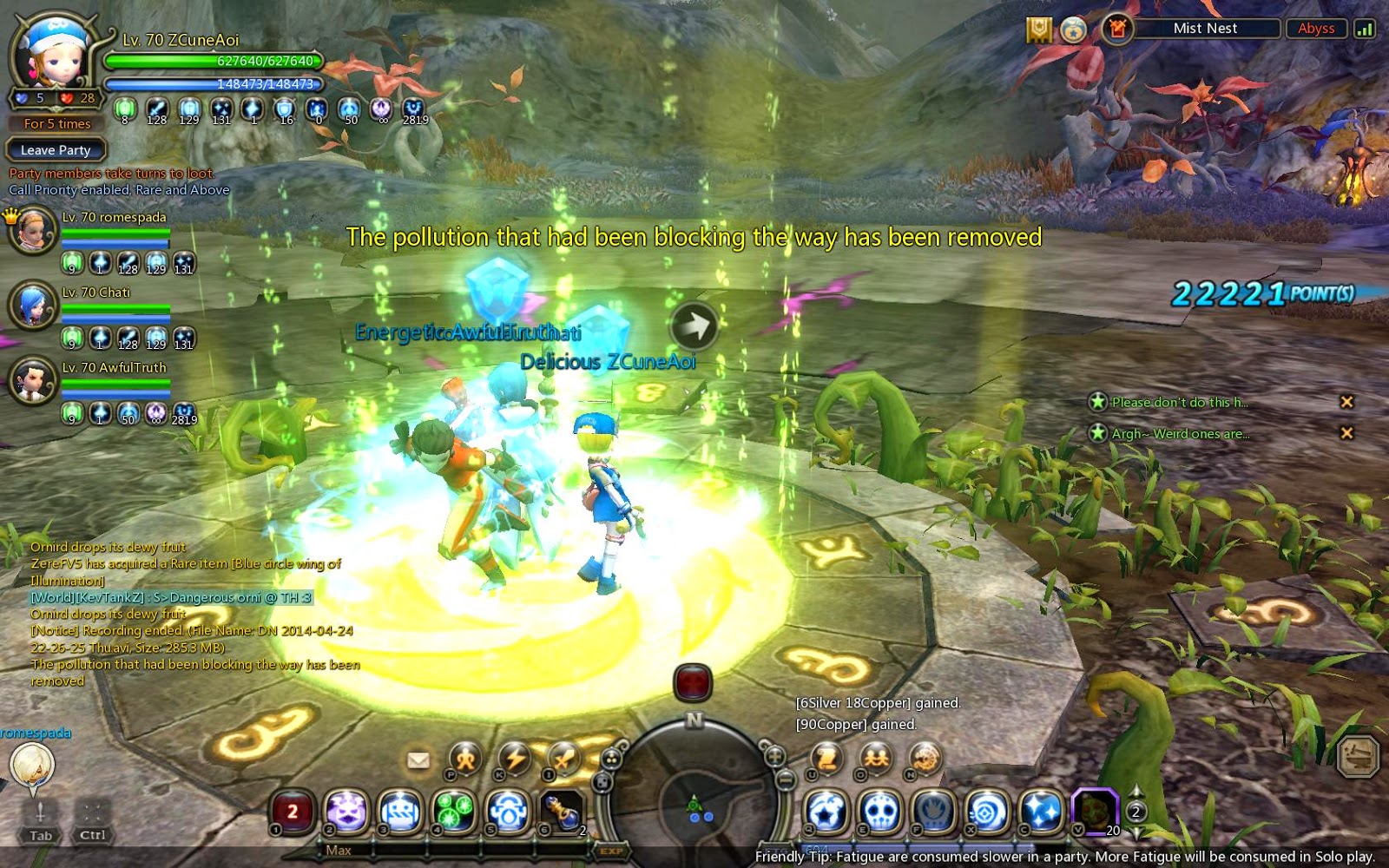Use the purple-framed item slot with 20
Viewport: 1389px width, 868px height.
pos(1095,811)
